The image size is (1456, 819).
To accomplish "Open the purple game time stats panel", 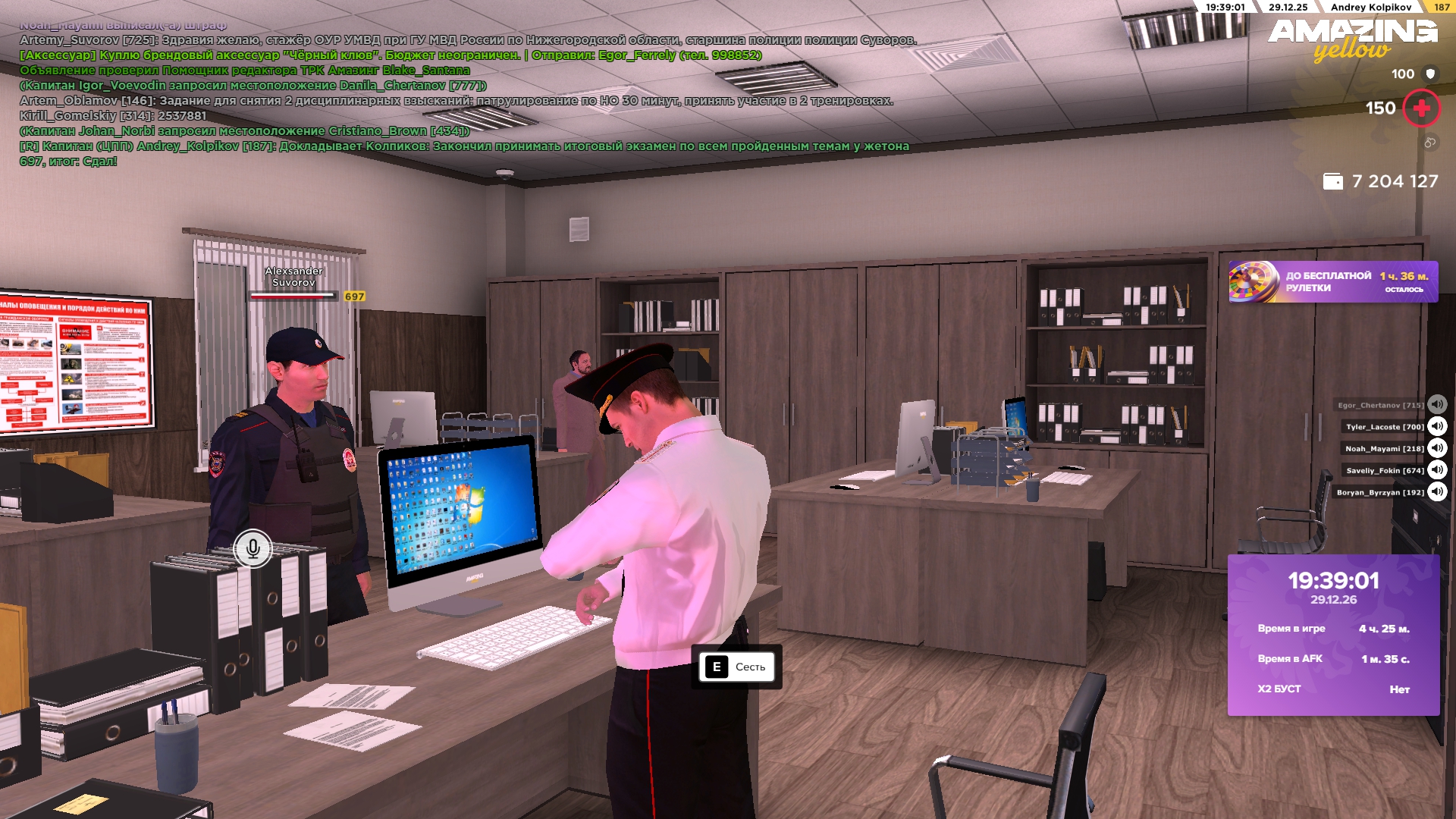I will tap(1333, 635).
